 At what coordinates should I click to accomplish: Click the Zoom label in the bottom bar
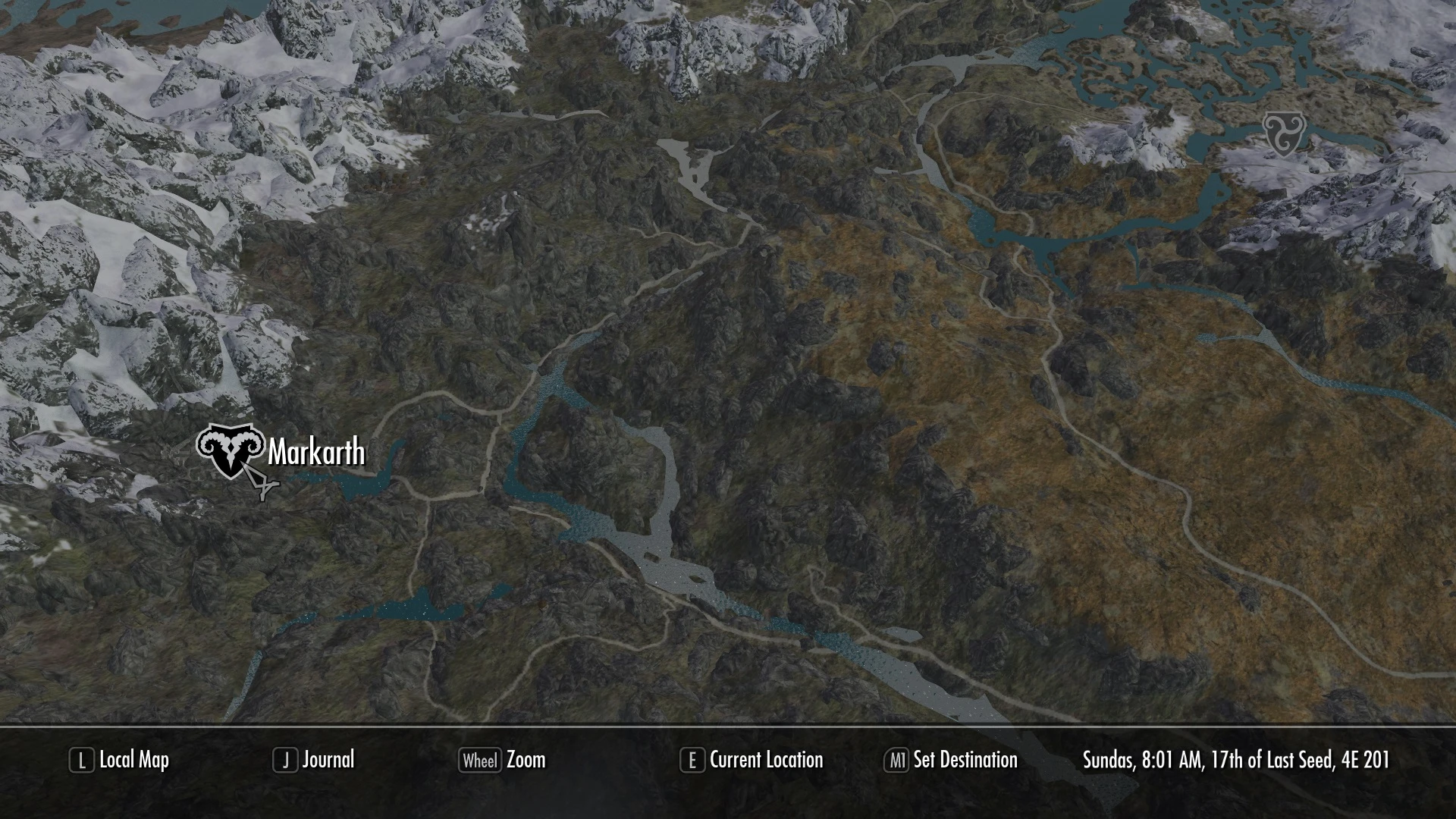tap(526, 761)
